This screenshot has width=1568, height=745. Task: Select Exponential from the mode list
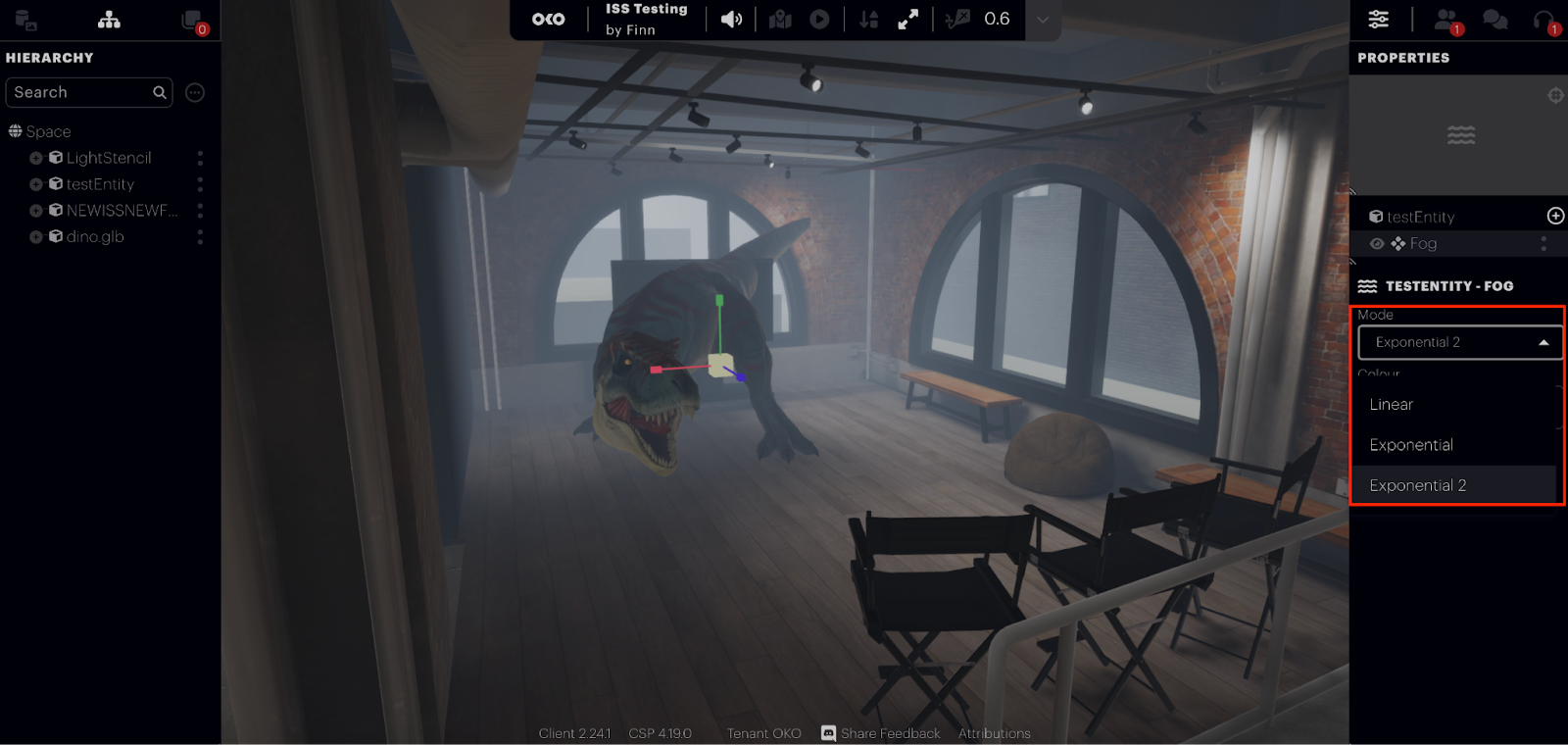pyautogui.click(x=1411, y=445)
